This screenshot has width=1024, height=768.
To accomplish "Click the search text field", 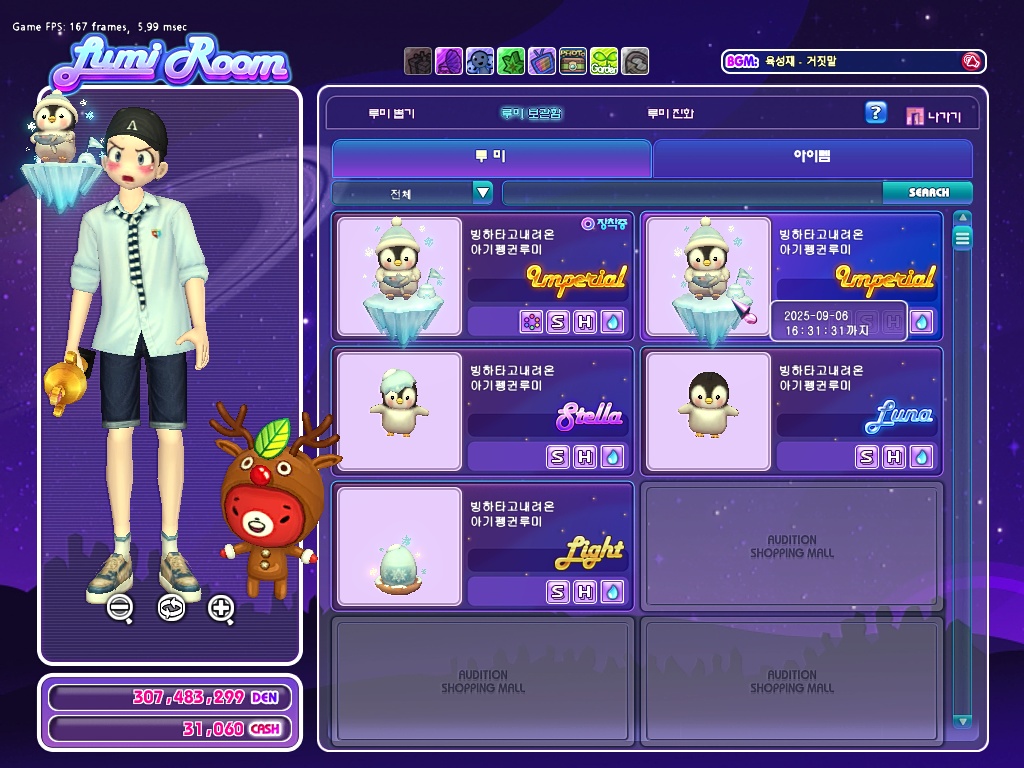I will tap(692, 193).
